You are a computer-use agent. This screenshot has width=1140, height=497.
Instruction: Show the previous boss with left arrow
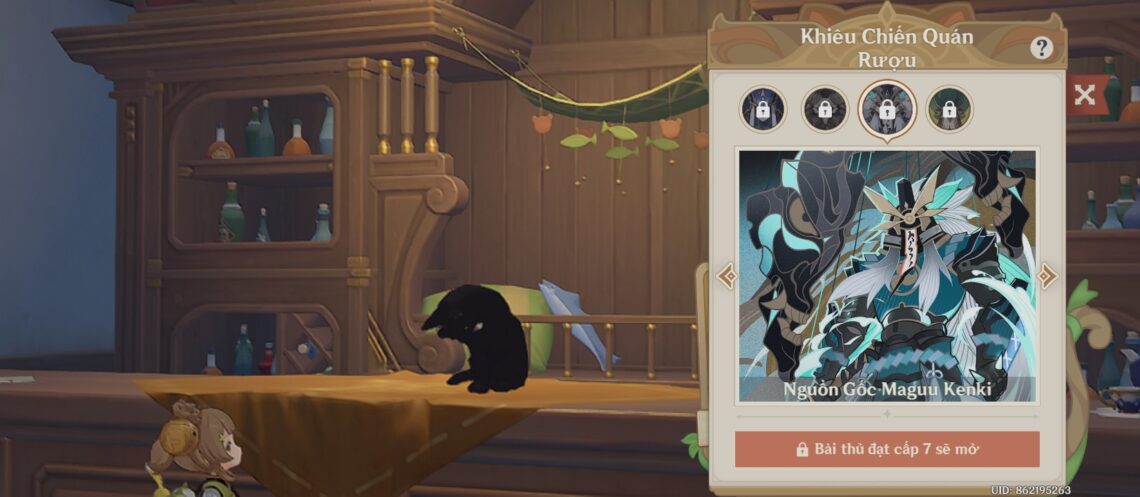coord(727,275)
